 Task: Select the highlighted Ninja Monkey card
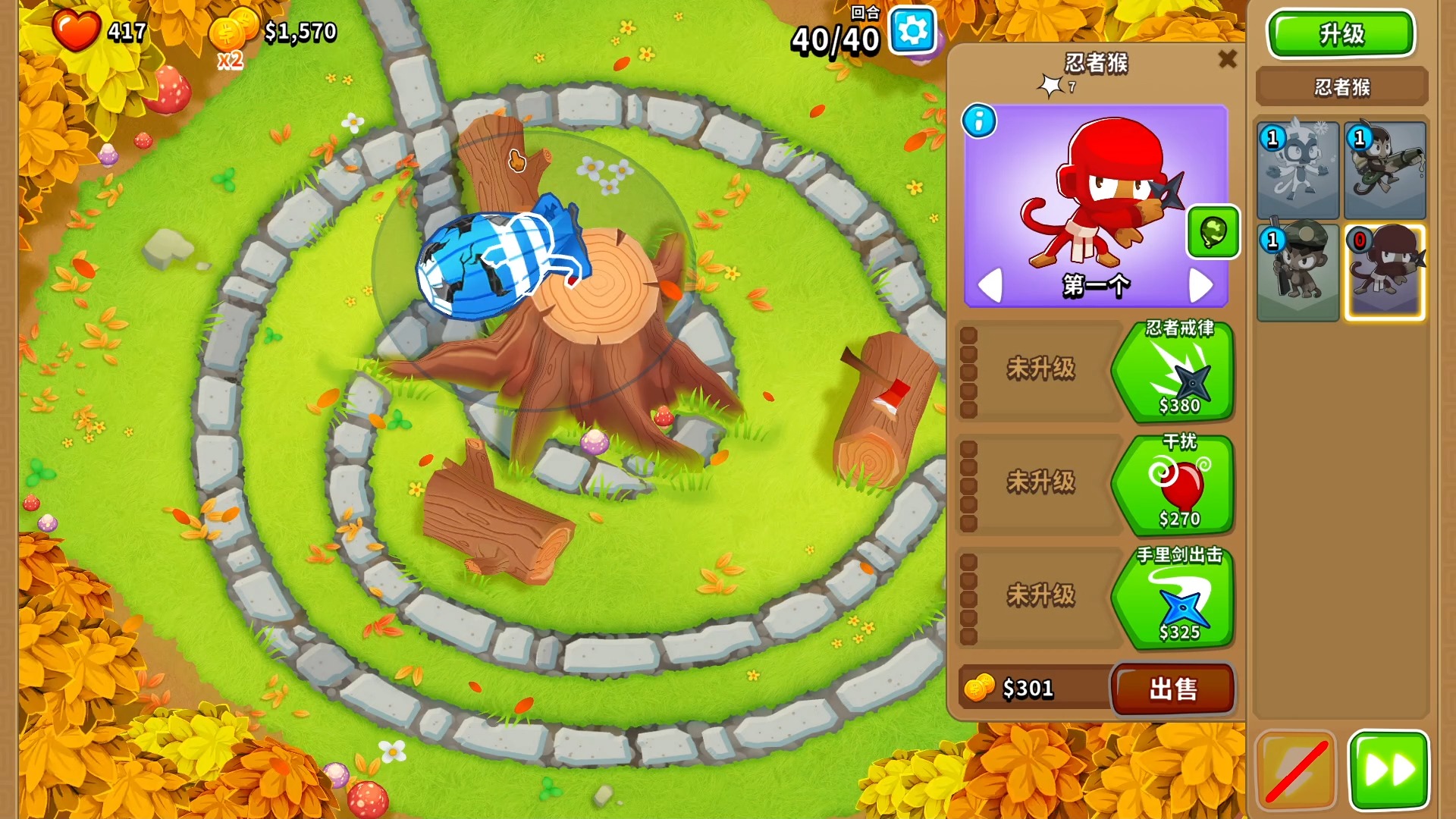coord(1385,271)
